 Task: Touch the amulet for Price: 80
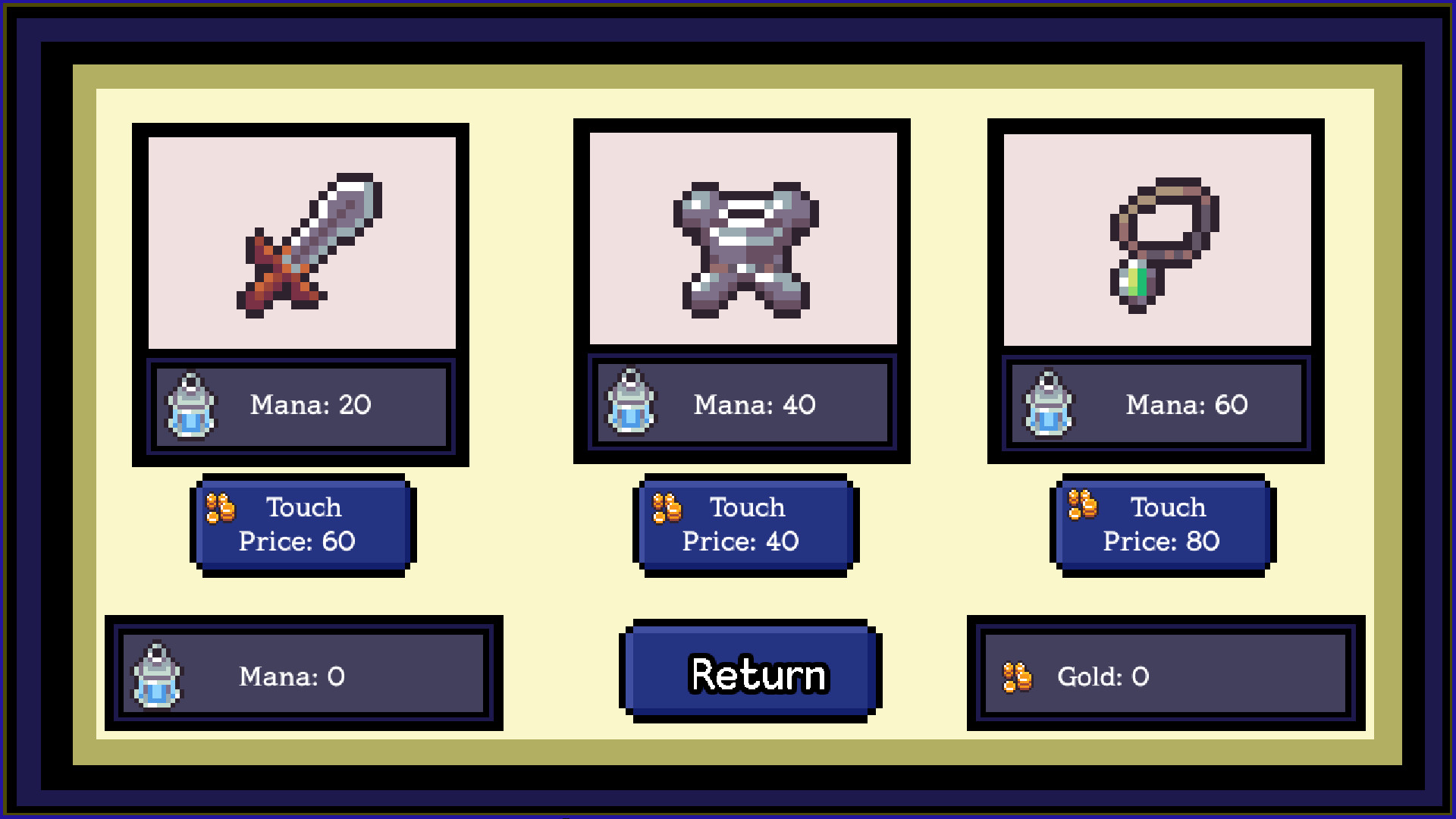(1160, 523)
